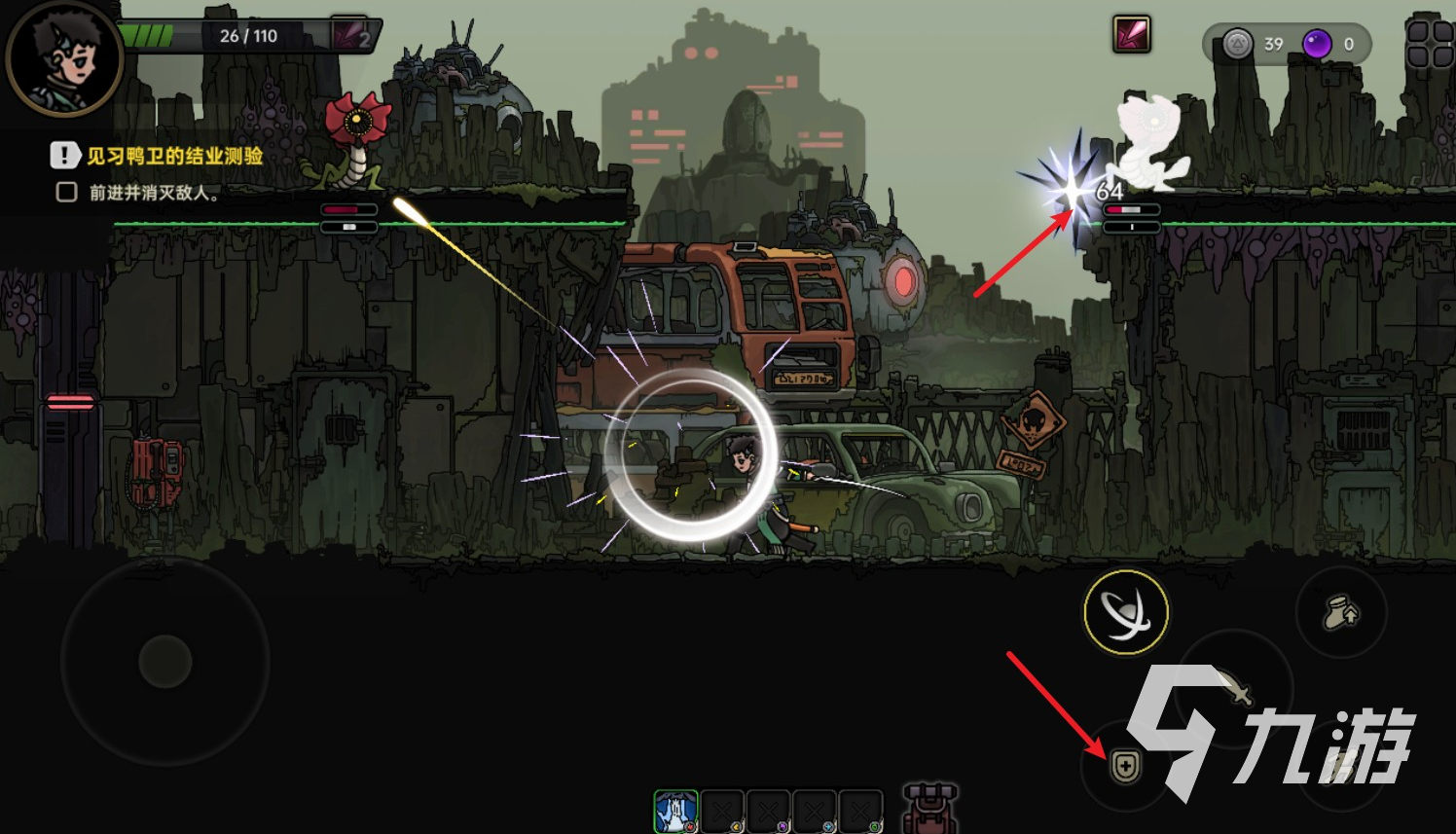
Task: Open the four-square grid menu
Action: point(1429,45)
